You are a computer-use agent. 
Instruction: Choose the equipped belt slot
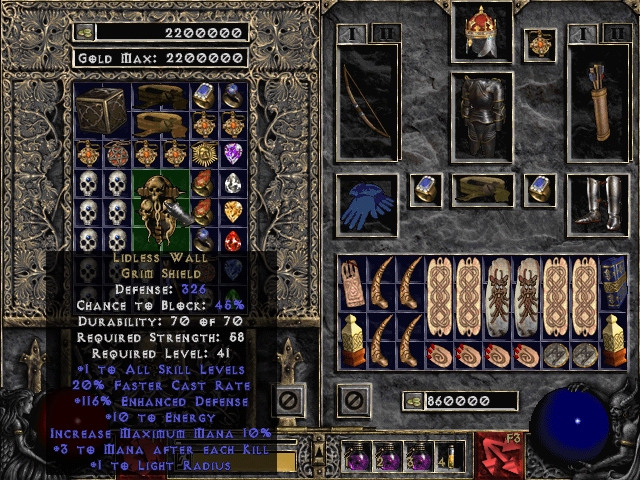[482, 189]
